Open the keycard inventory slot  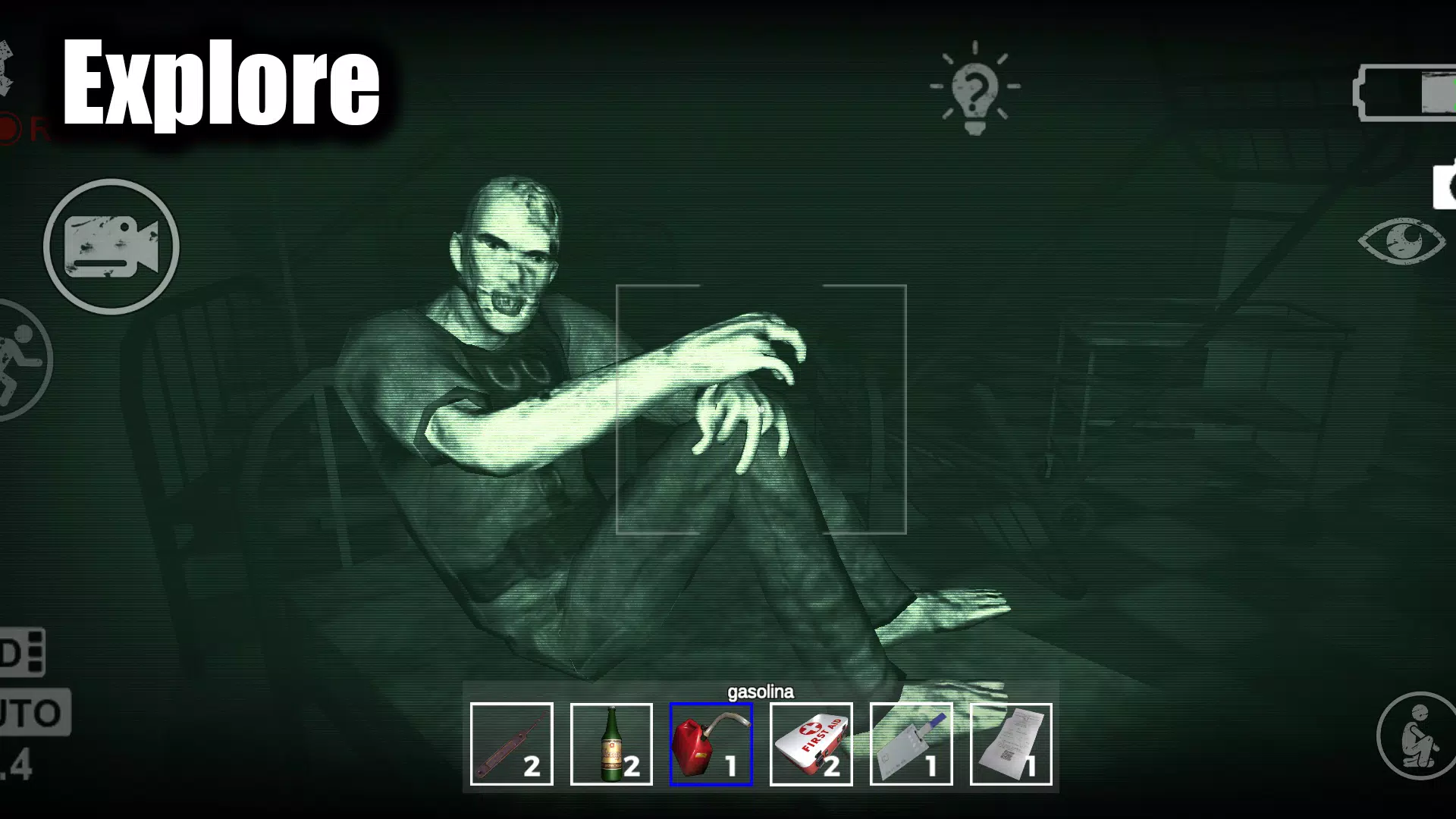click(x=911, y=743)
